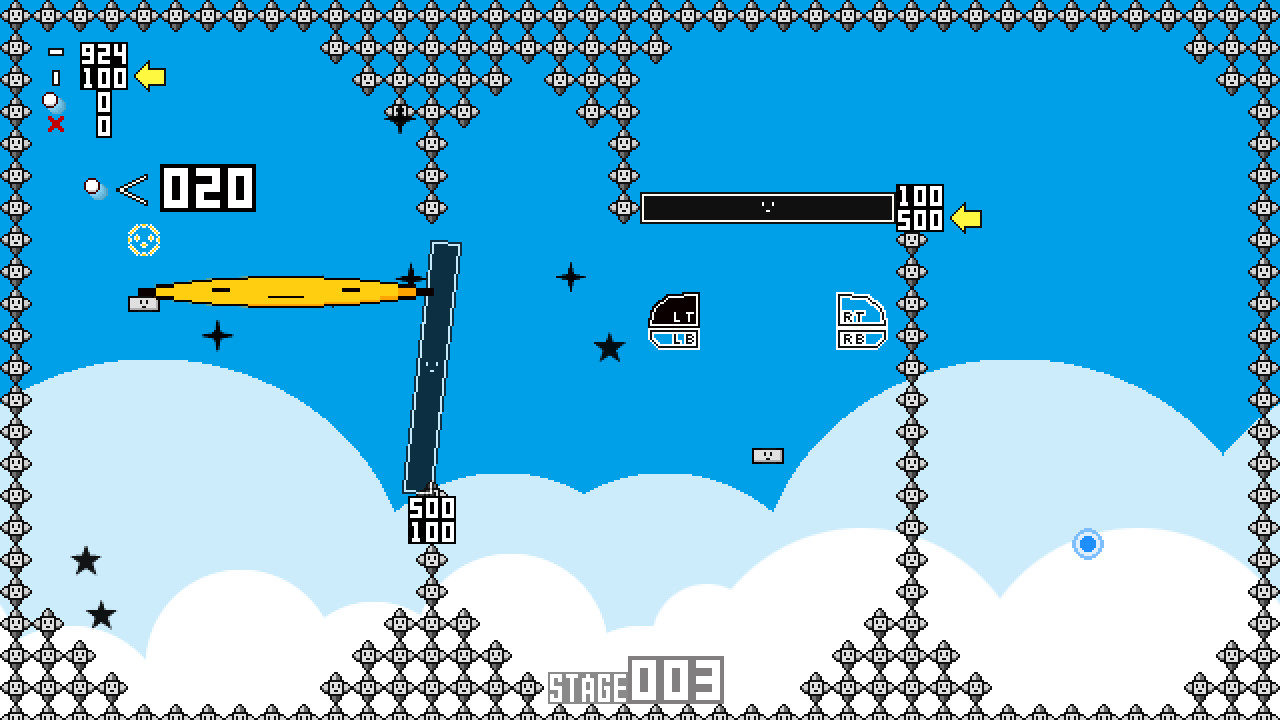Click the small face block below the long platform
The width and height of the screenshot is (1280, 720).
[x=767, y=456]
